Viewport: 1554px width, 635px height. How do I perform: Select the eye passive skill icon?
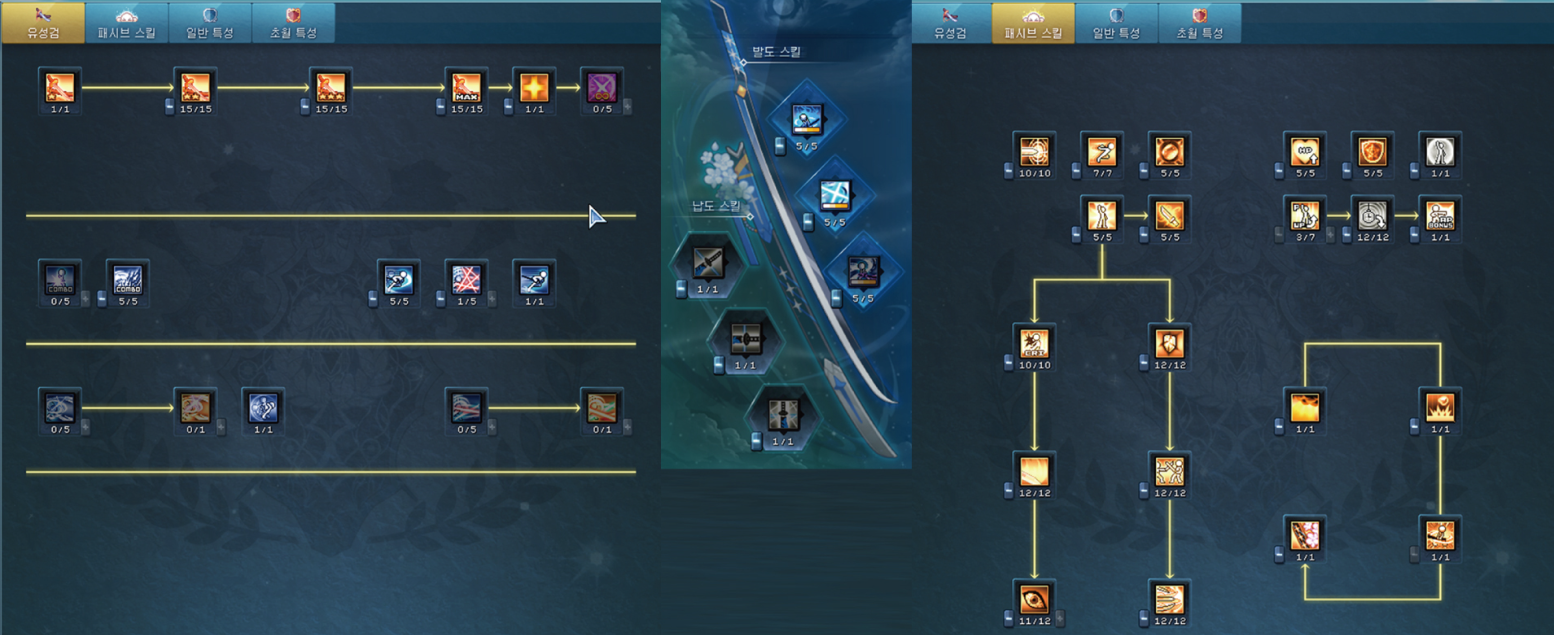[x=1034, y=599]
